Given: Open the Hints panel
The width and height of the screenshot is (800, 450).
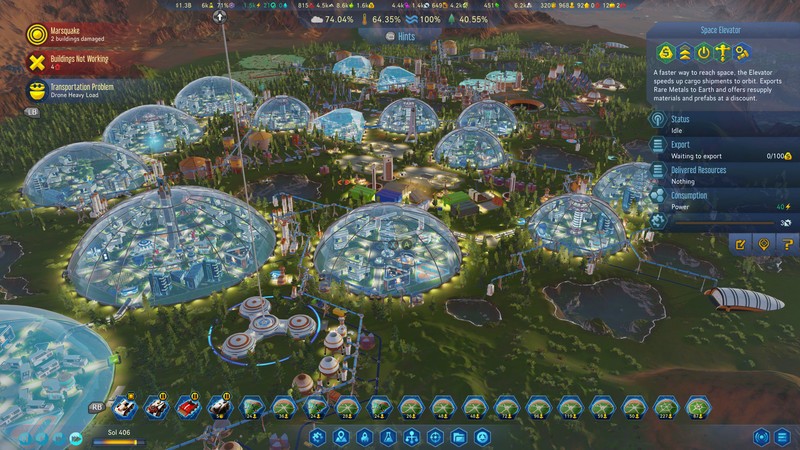Looking at the screenshot, I should (x=399, y=34).
